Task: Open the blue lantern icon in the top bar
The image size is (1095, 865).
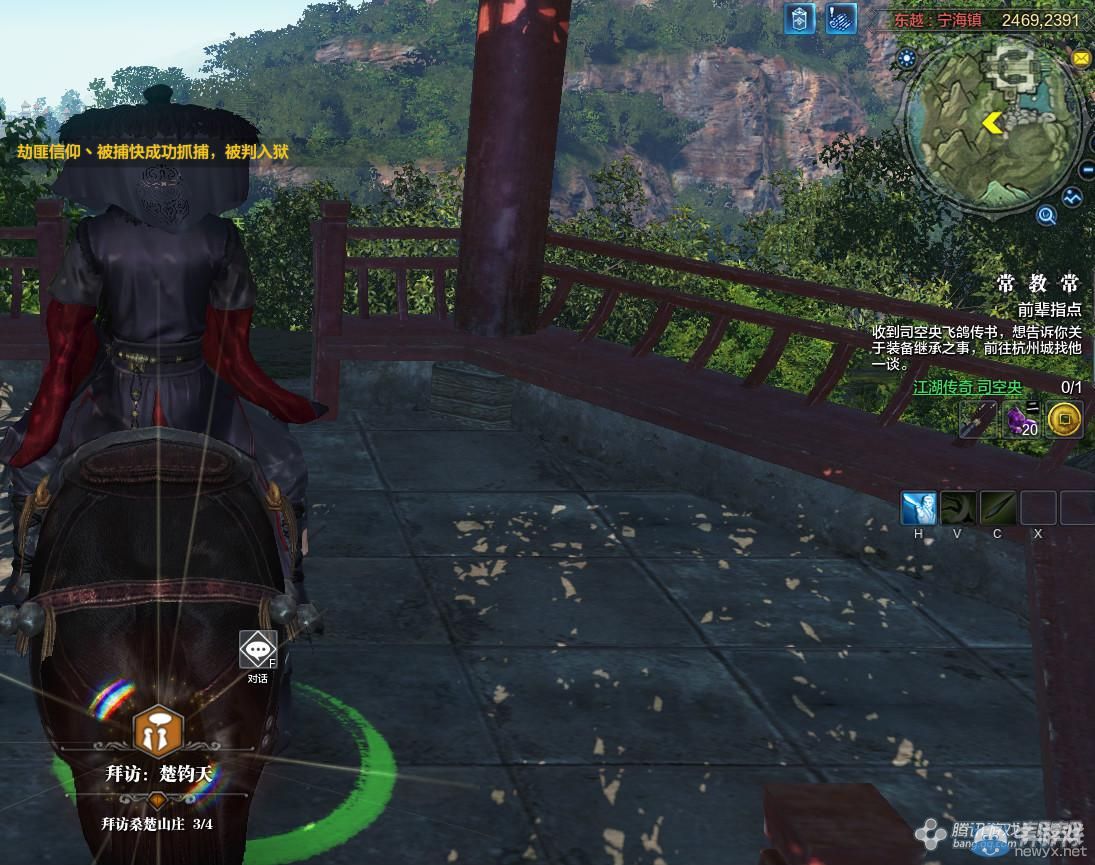Action: [x=799, y=19]
